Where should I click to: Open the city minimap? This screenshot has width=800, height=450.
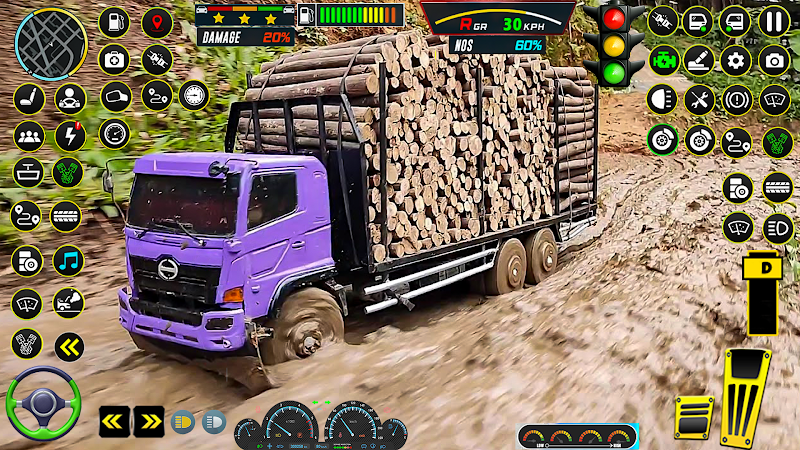click(x=51, y=43)
